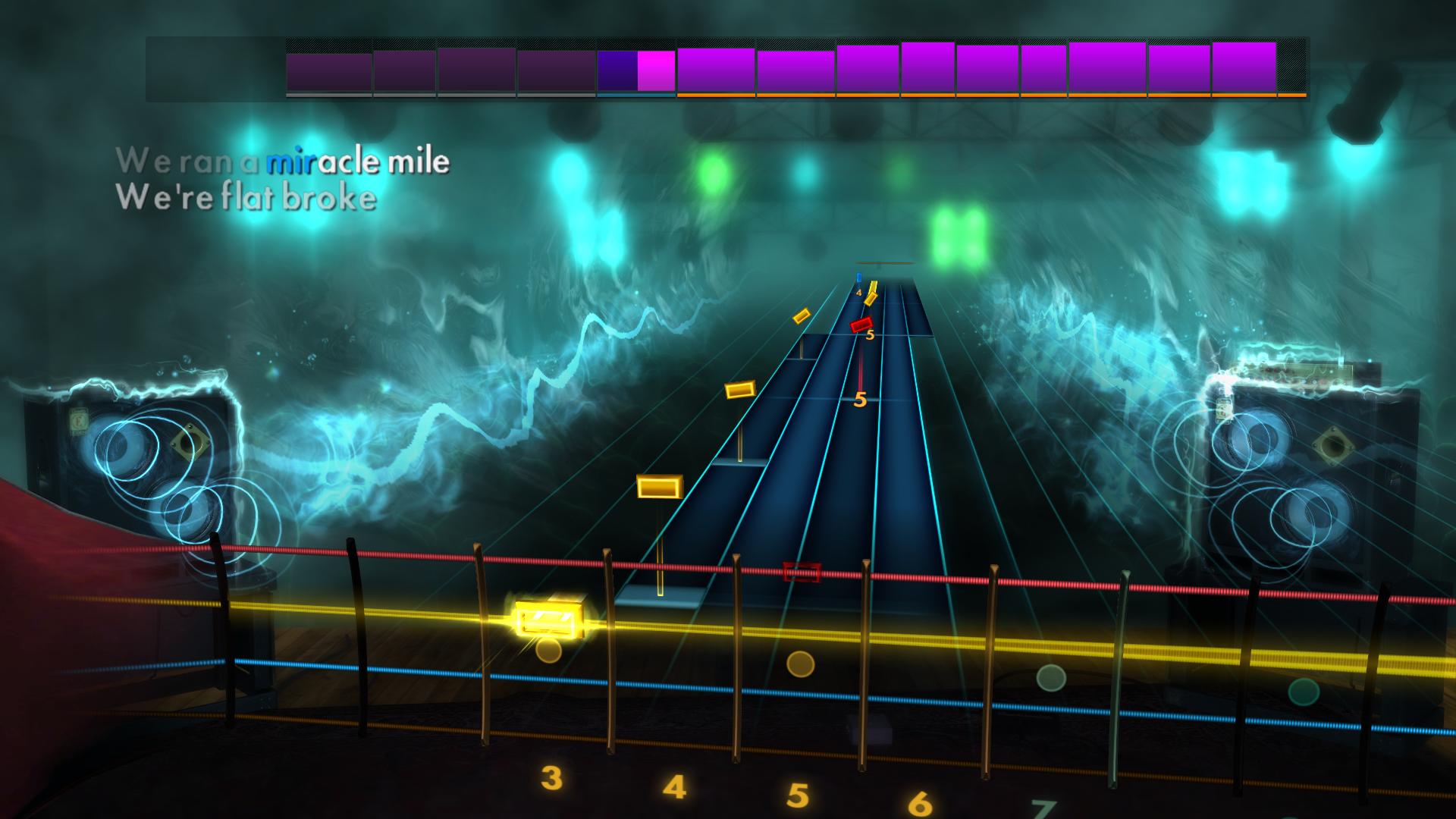Click the large red '5' fret marker on the note highway
Image resolution: width=1456 pixels, height=819 pixels.
click(x=860, y=400)
